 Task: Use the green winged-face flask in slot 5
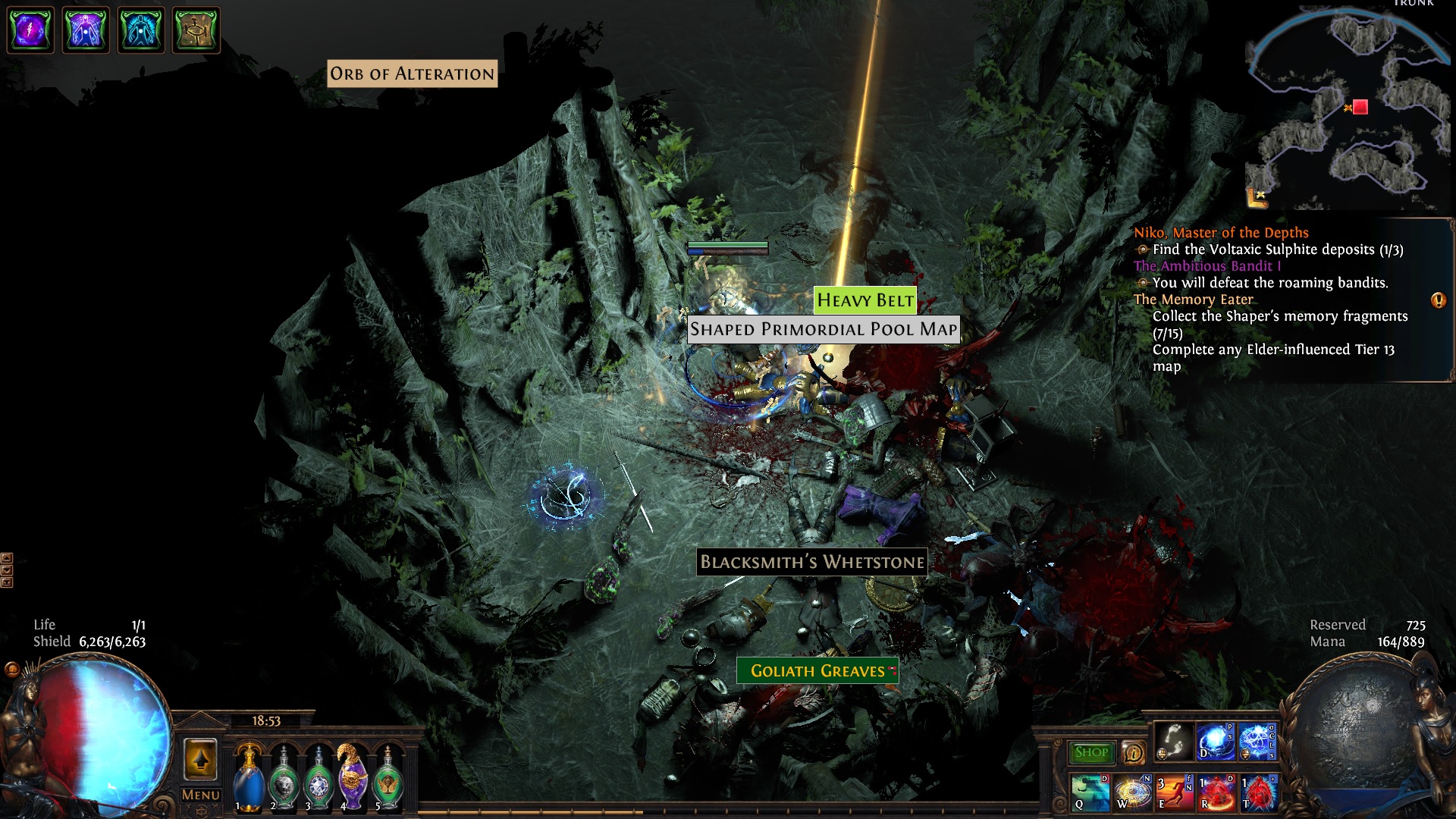(388, 780)
